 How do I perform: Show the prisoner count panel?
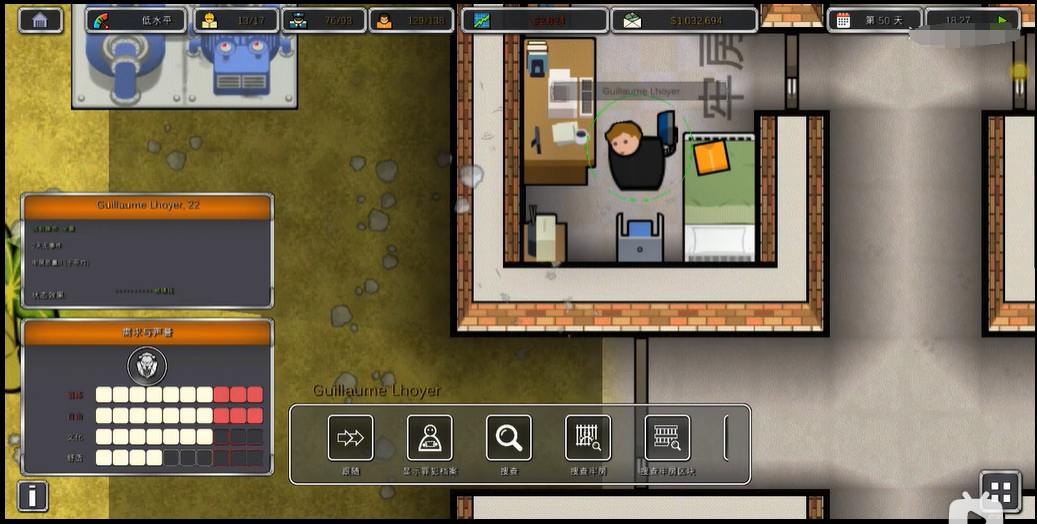point(410,20)
